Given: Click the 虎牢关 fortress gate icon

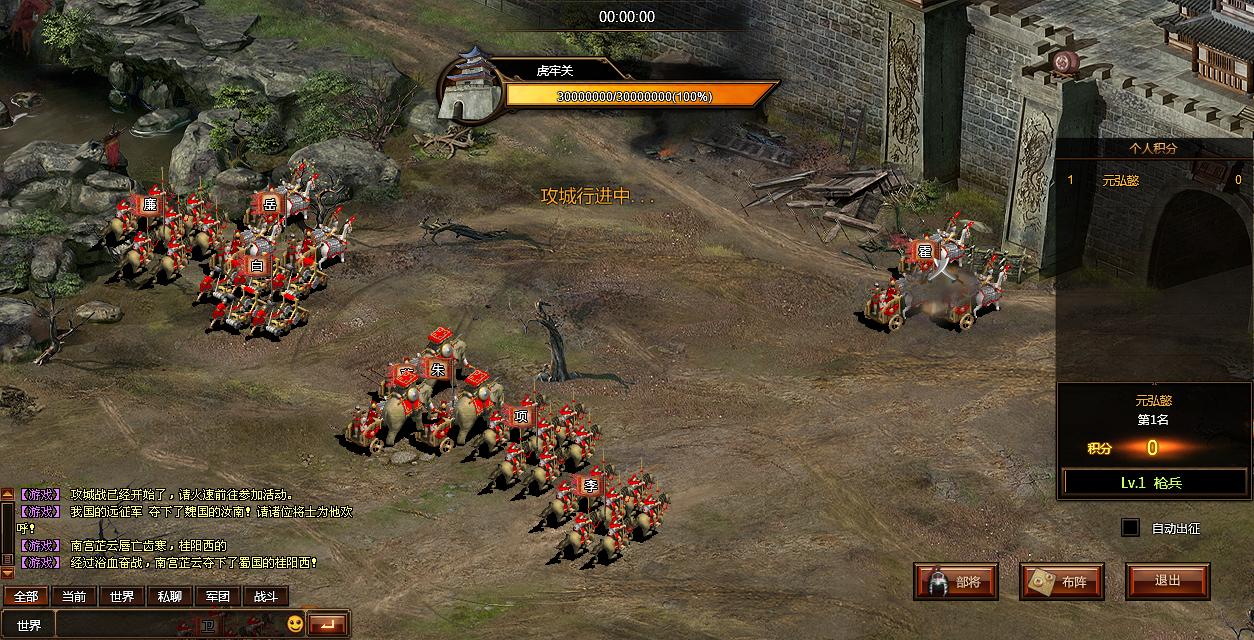Looking at the screenshot, I should tap(469, 85).
